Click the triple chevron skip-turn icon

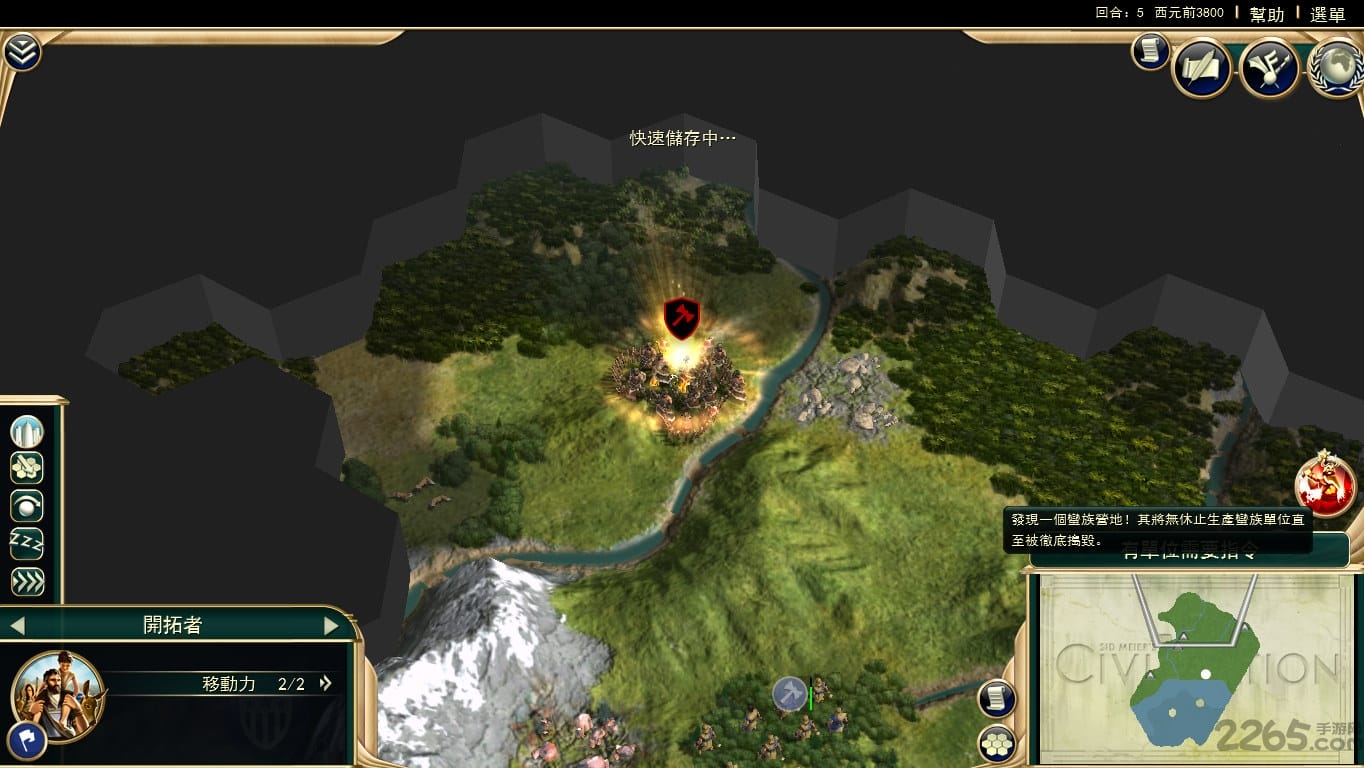(26, 579)
